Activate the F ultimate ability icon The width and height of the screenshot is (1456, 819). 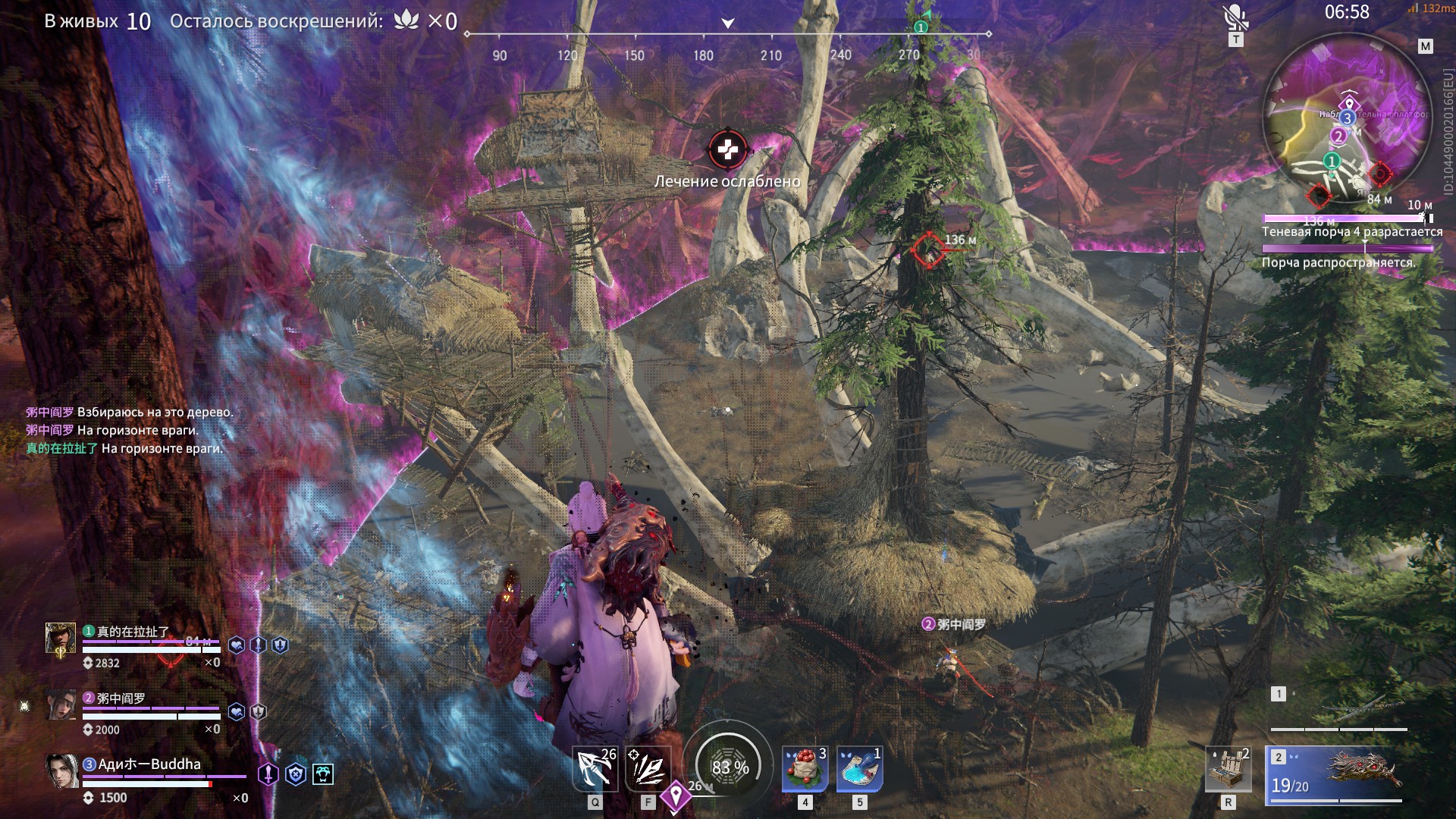[x=648, y=769]
